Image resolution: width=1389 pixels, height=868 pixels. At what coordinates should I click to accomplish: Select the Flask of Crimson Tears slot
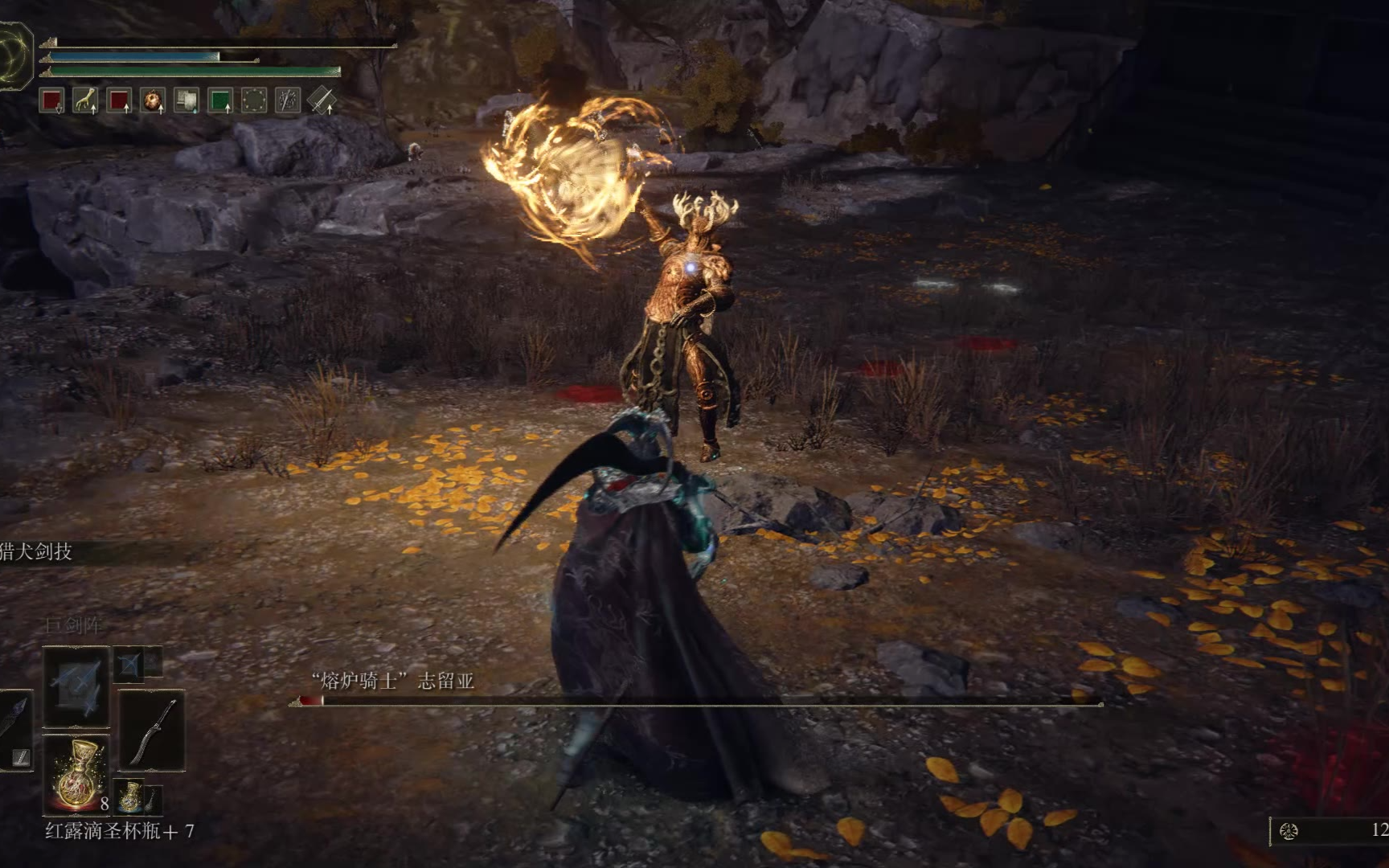77,772
